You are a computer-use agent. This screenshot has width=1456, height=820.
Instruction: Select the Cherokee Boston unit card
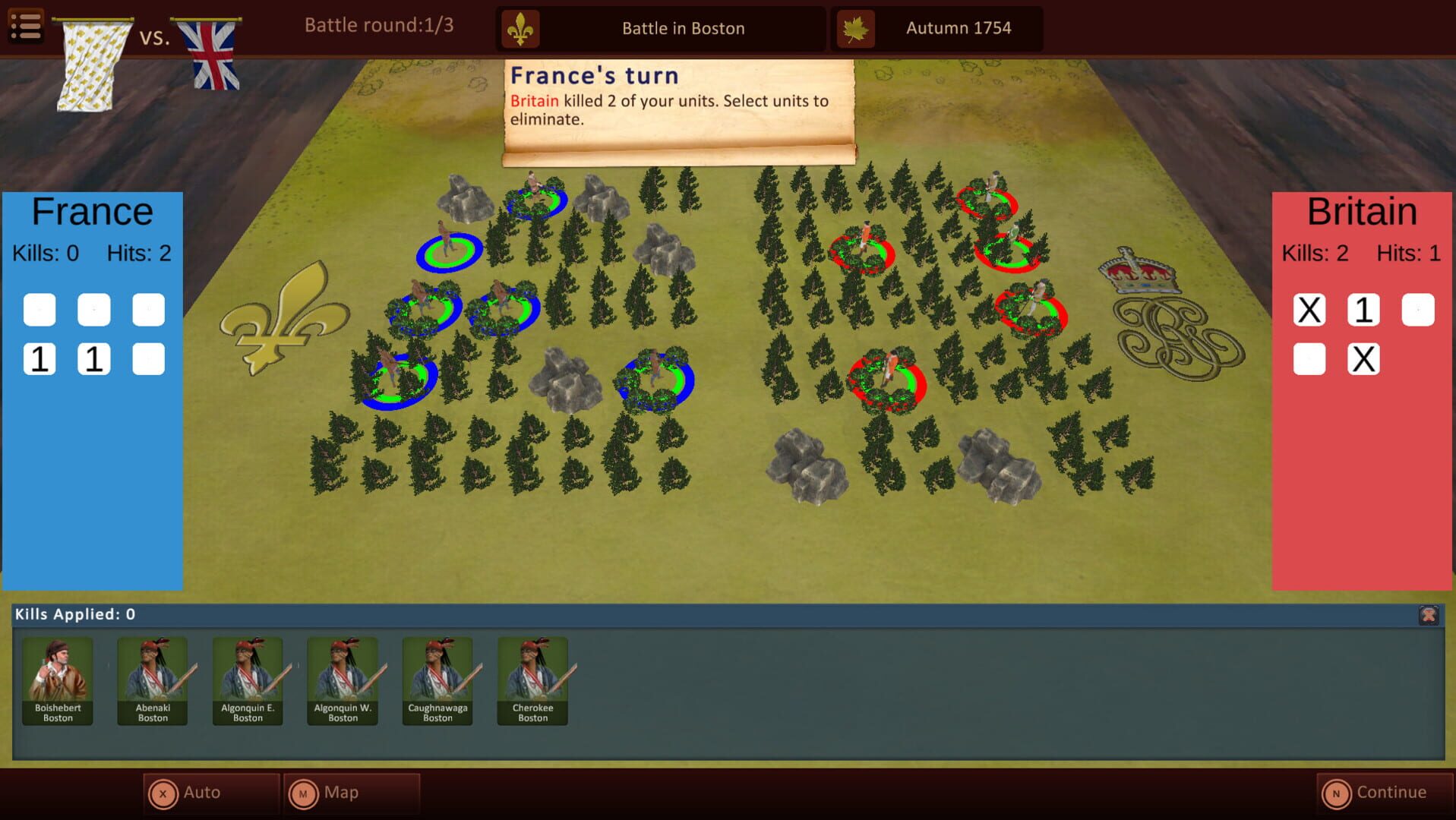coord(532,680)
